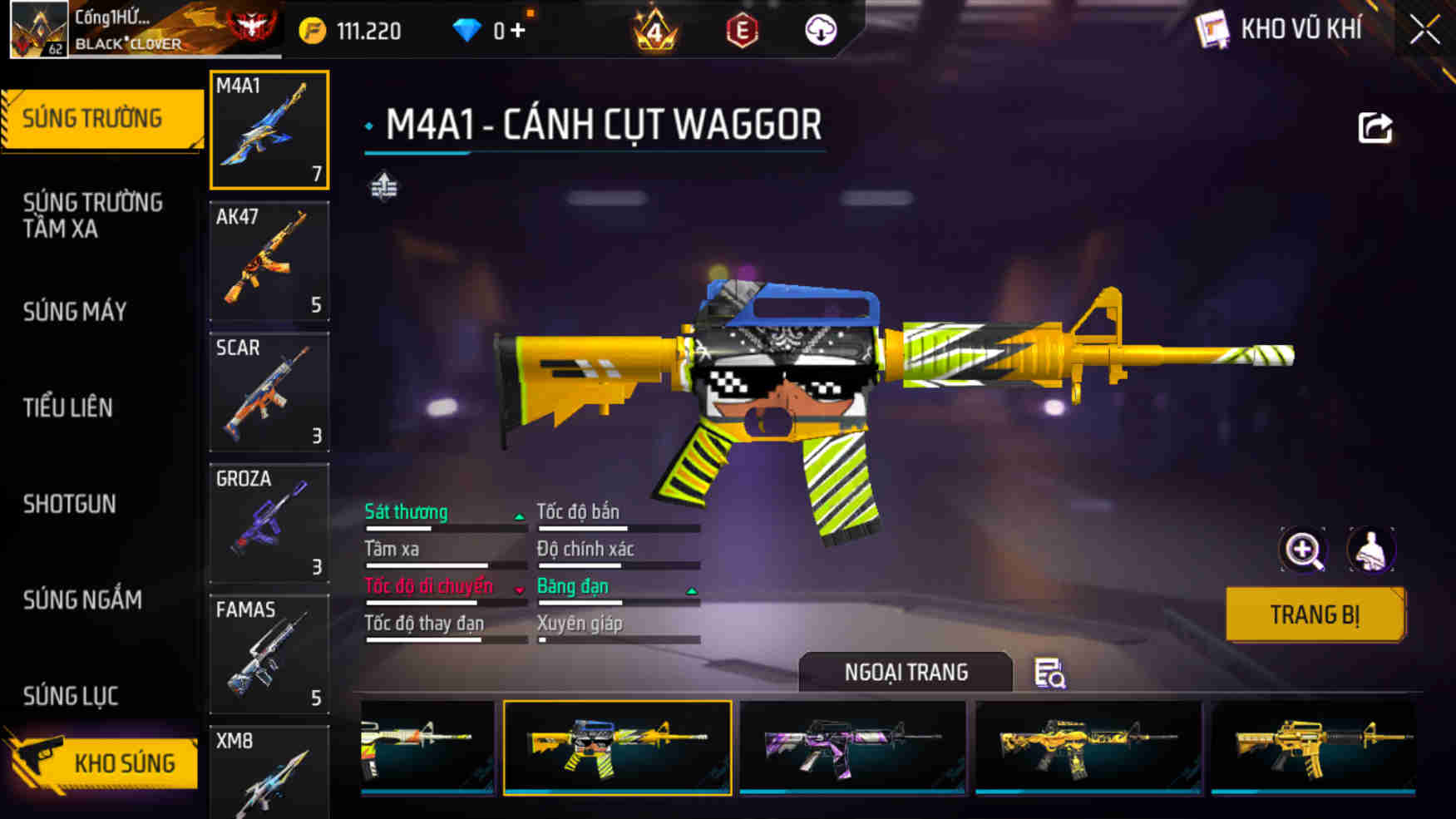Select the AK47 weapon tile
This screenshot has height=819, width=1456.
(269, 261)
